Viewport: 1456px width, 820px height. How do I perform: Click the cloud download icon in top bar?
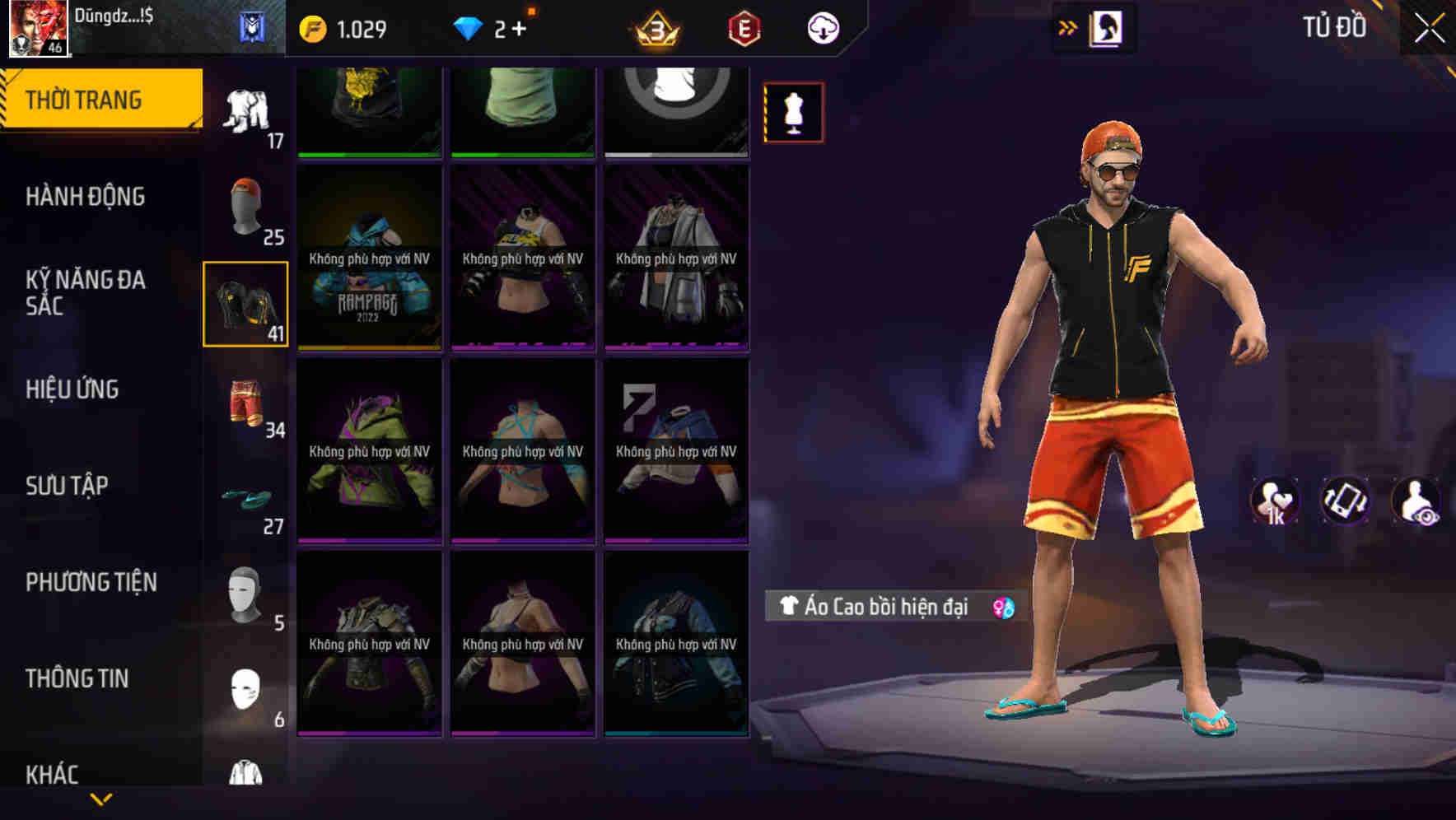tap(822, 27)
